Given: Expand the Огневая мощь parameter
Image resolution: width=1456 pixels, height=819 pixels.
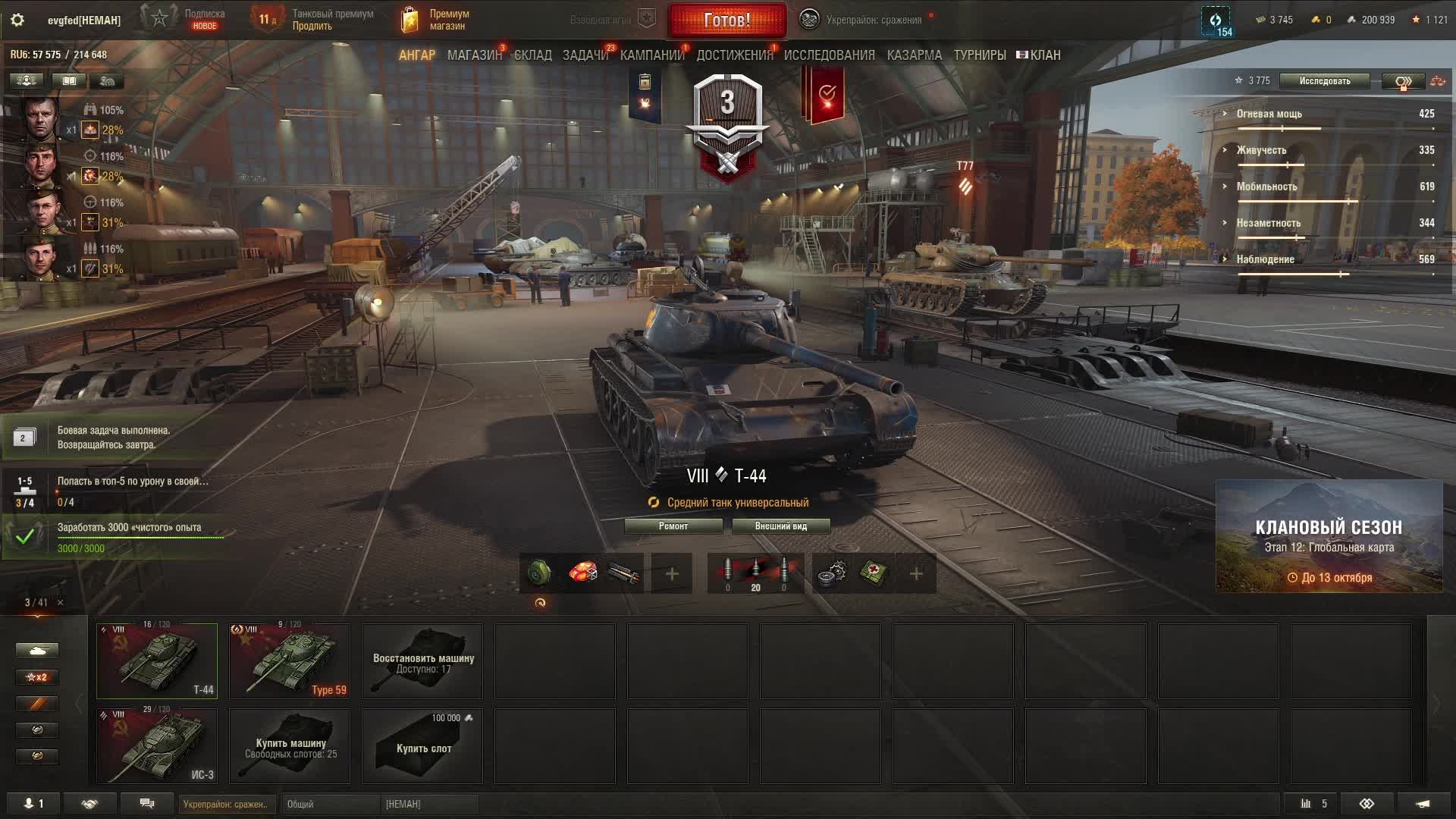Looking at the screenshot, I should [x=1269, y=114].
